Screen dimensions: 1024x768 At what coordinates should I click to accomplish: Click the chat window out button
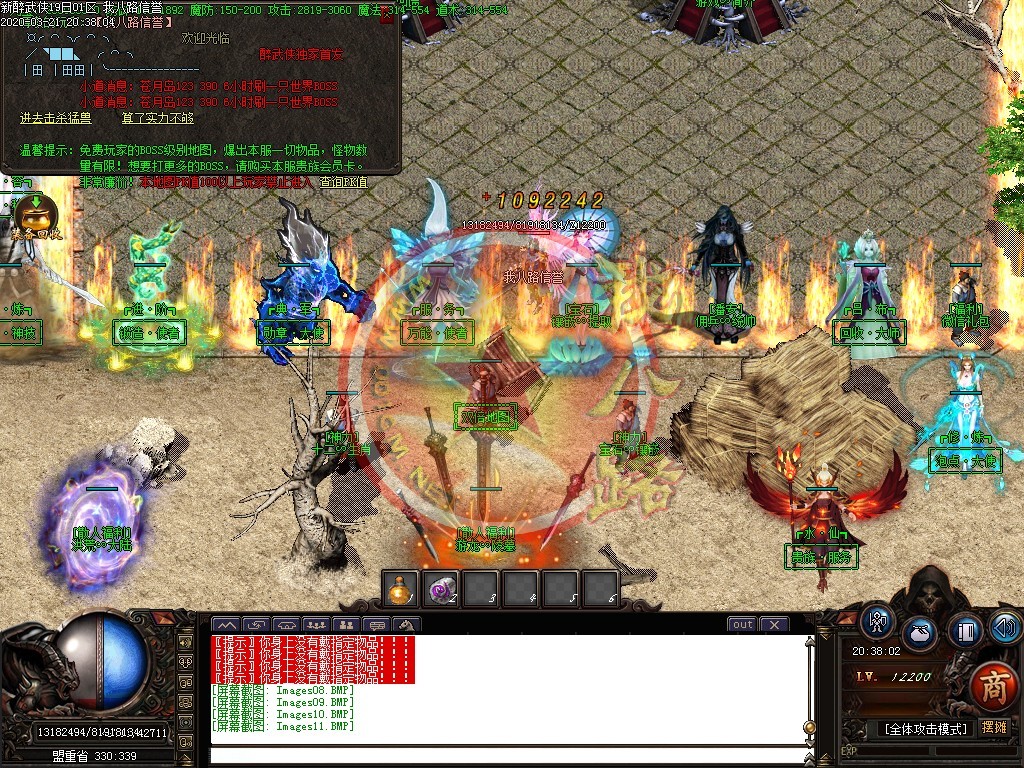pyautogui.click(x=742, y=625)
